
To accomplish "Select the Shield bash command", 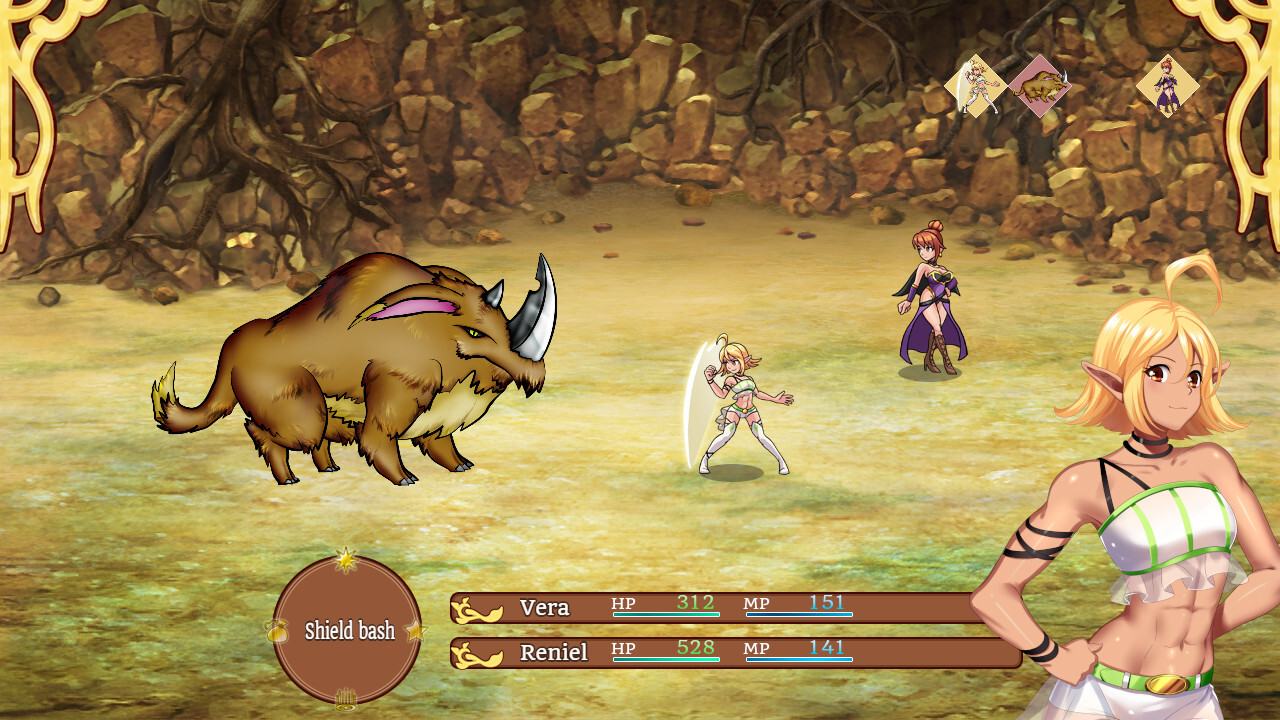I will 352,630.
